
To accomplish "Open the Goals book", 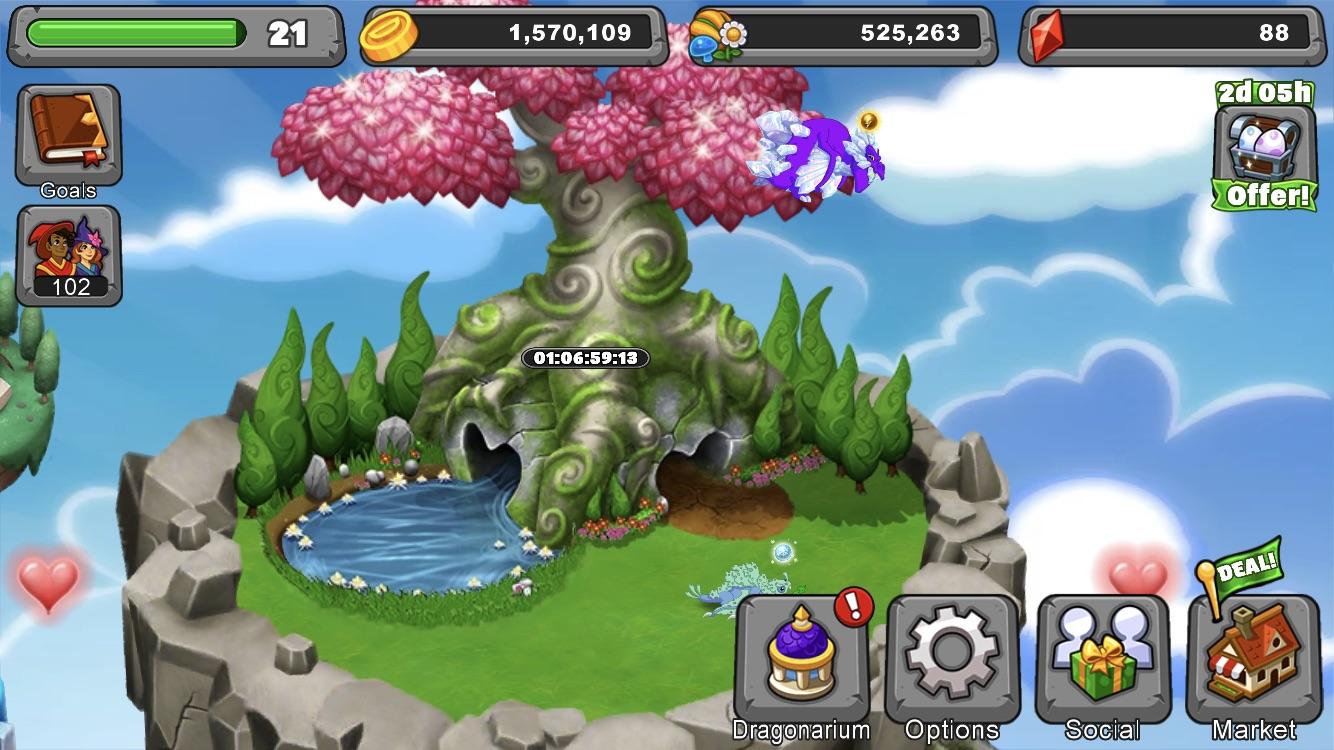I will pyautogui.click(x=68, y=135).
